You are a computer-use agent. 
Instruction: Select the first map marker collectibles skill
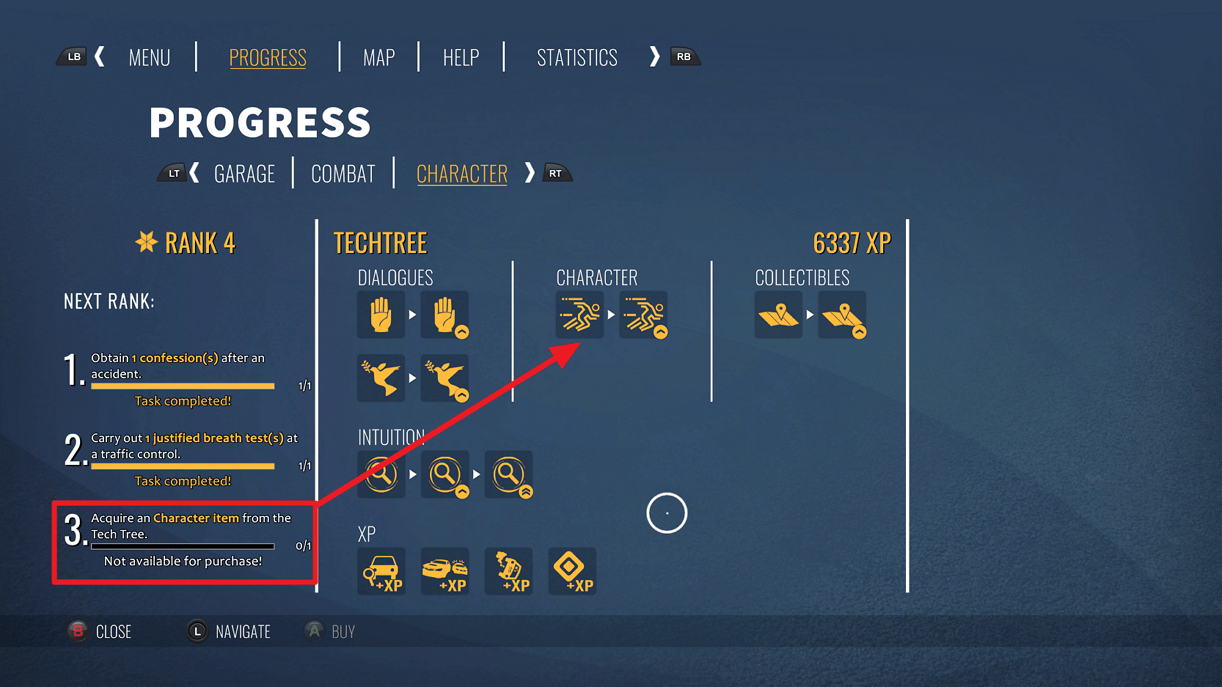tap(778, 315)
